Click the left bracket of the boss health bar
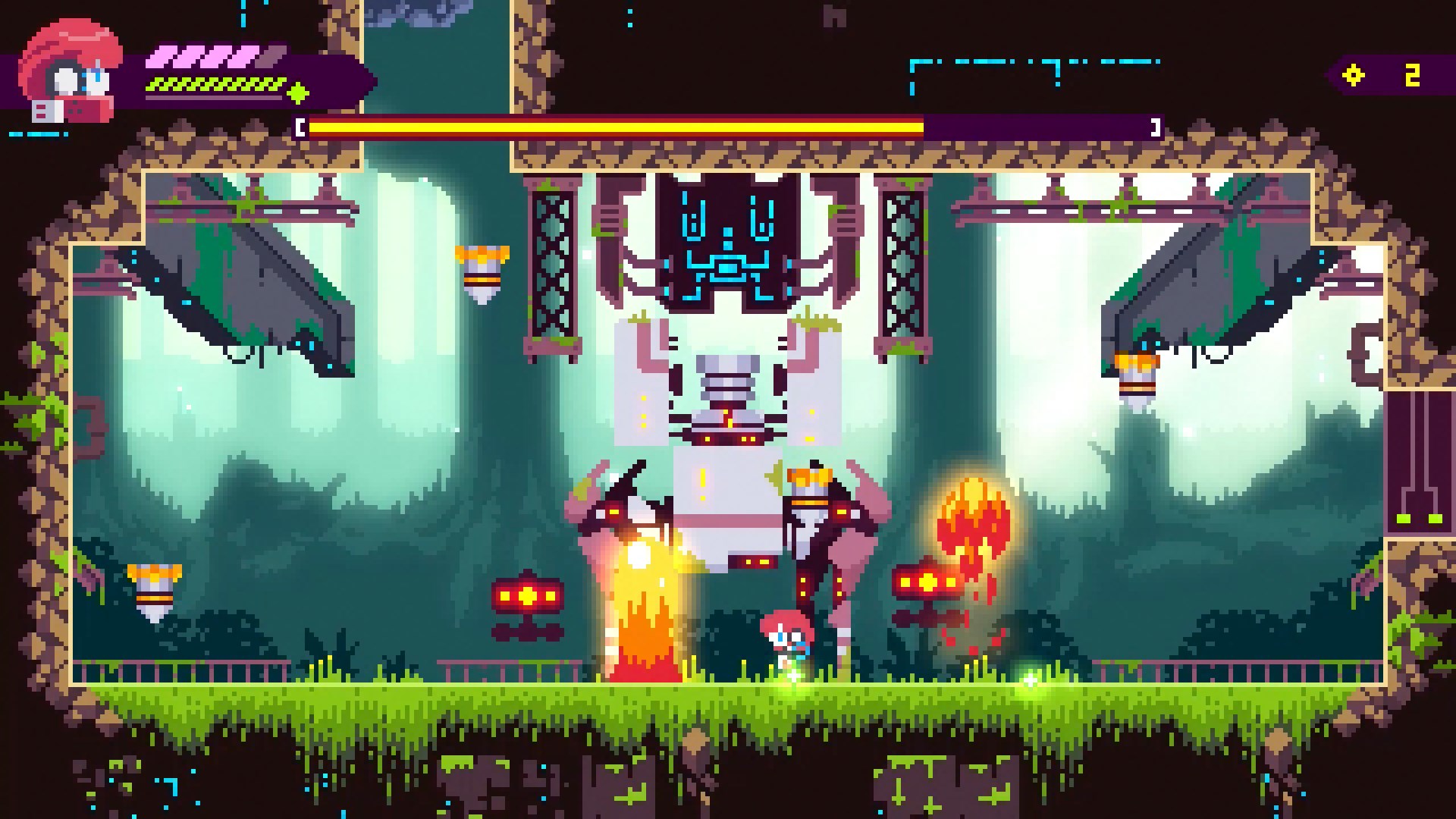The width and height of the screenshot is (1456, 819). (300, 126)
